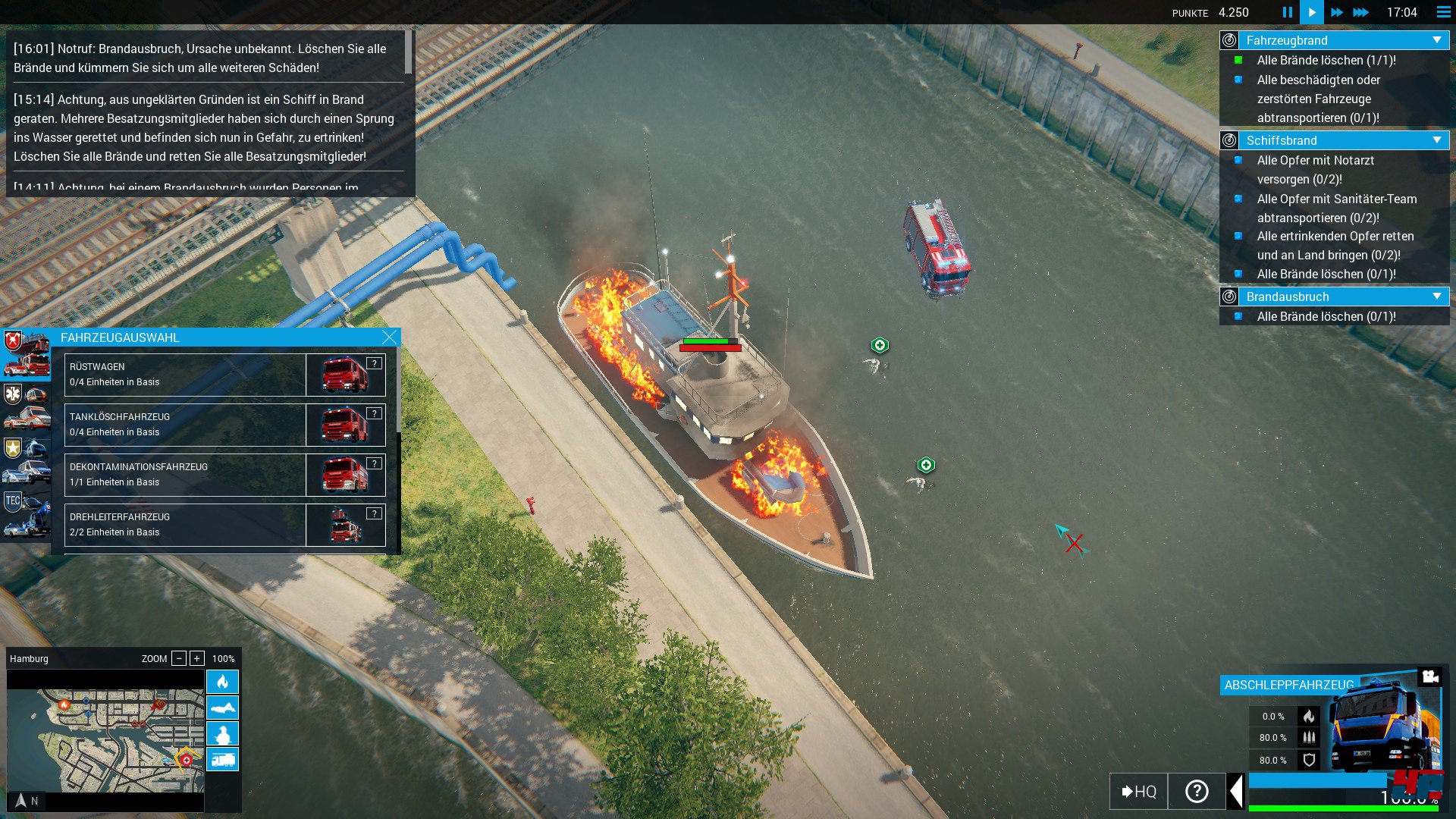The width and height of the screenshot is (1456, 819).
Task: Toggle the Brandausbruch objective section
Action: [1436, 297]
